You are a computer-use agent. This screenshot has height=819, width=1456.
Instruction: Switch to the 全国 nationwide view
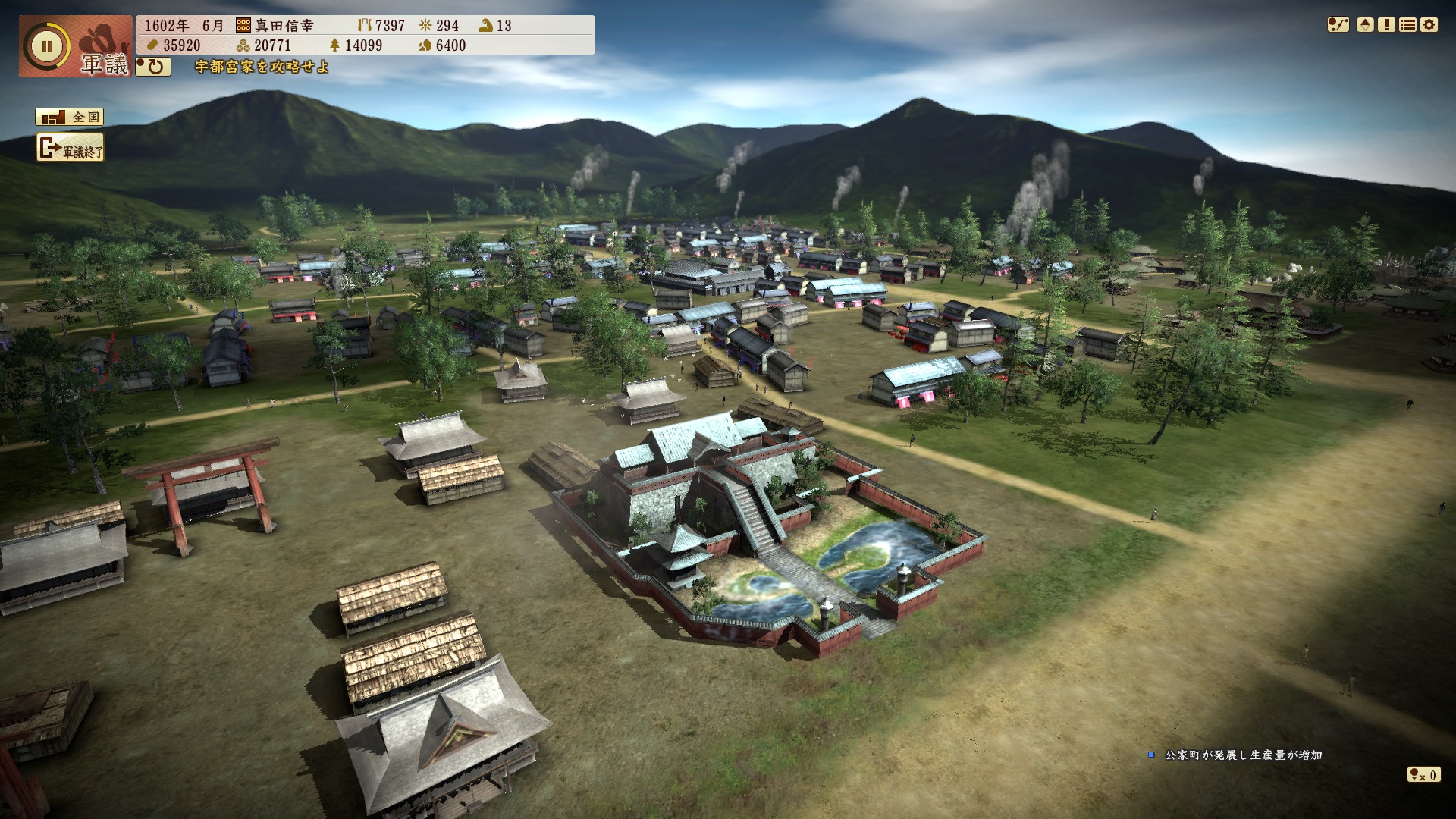click(69, 117)
